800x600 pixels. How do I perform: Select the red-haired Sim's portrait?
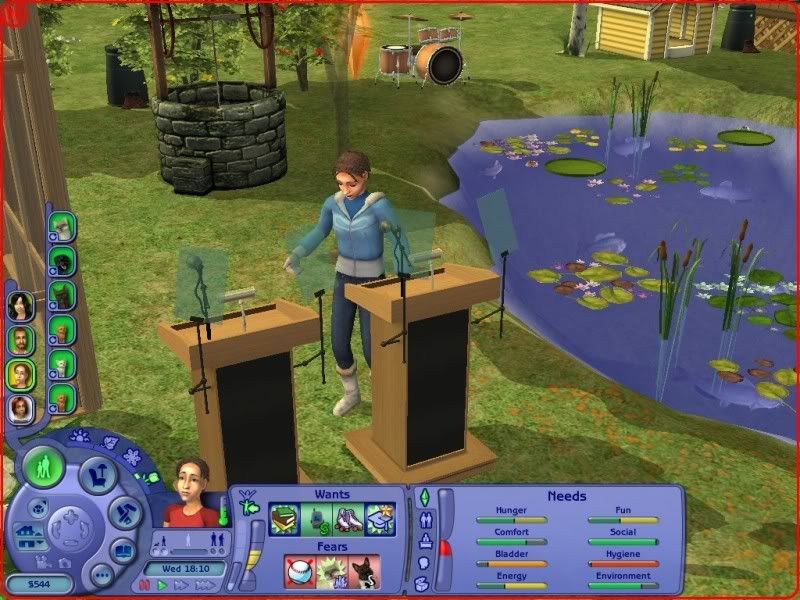click(x=20, y=409)
